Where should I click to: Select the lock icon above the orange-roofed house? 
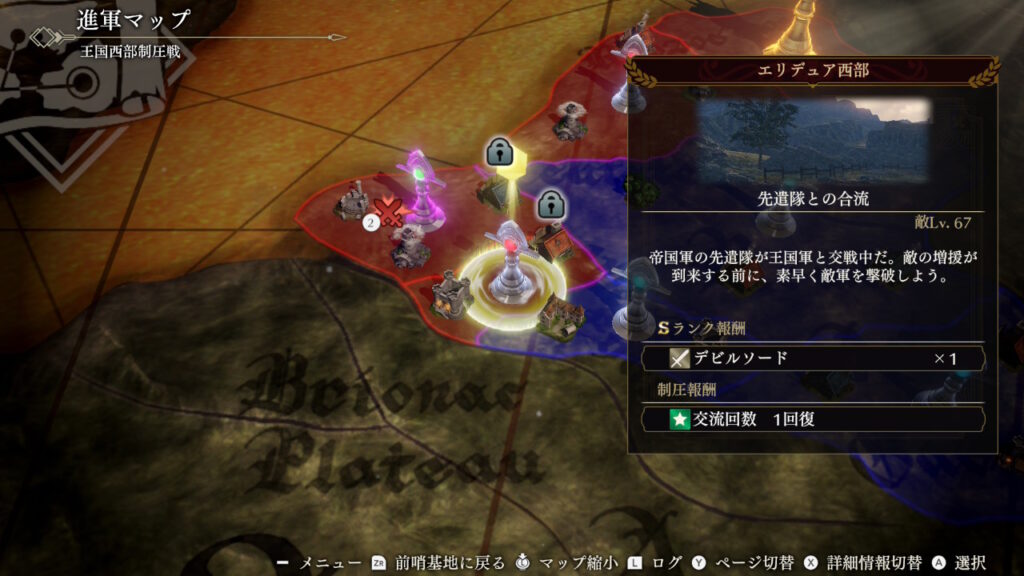pyautogui.click(x=548, y=205)
